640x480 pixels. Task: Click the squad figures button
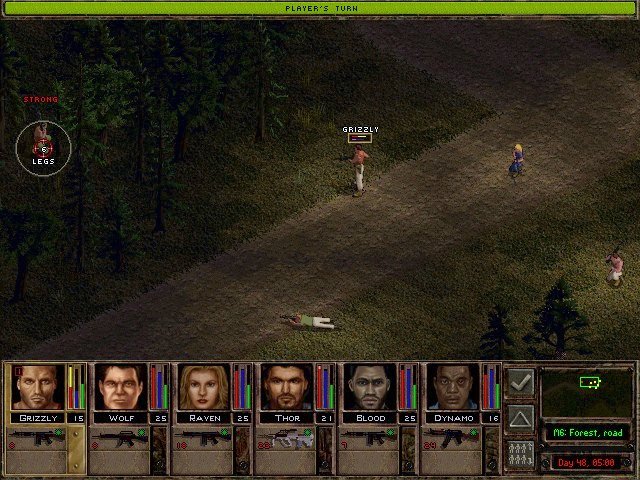[x=520, y=452]
